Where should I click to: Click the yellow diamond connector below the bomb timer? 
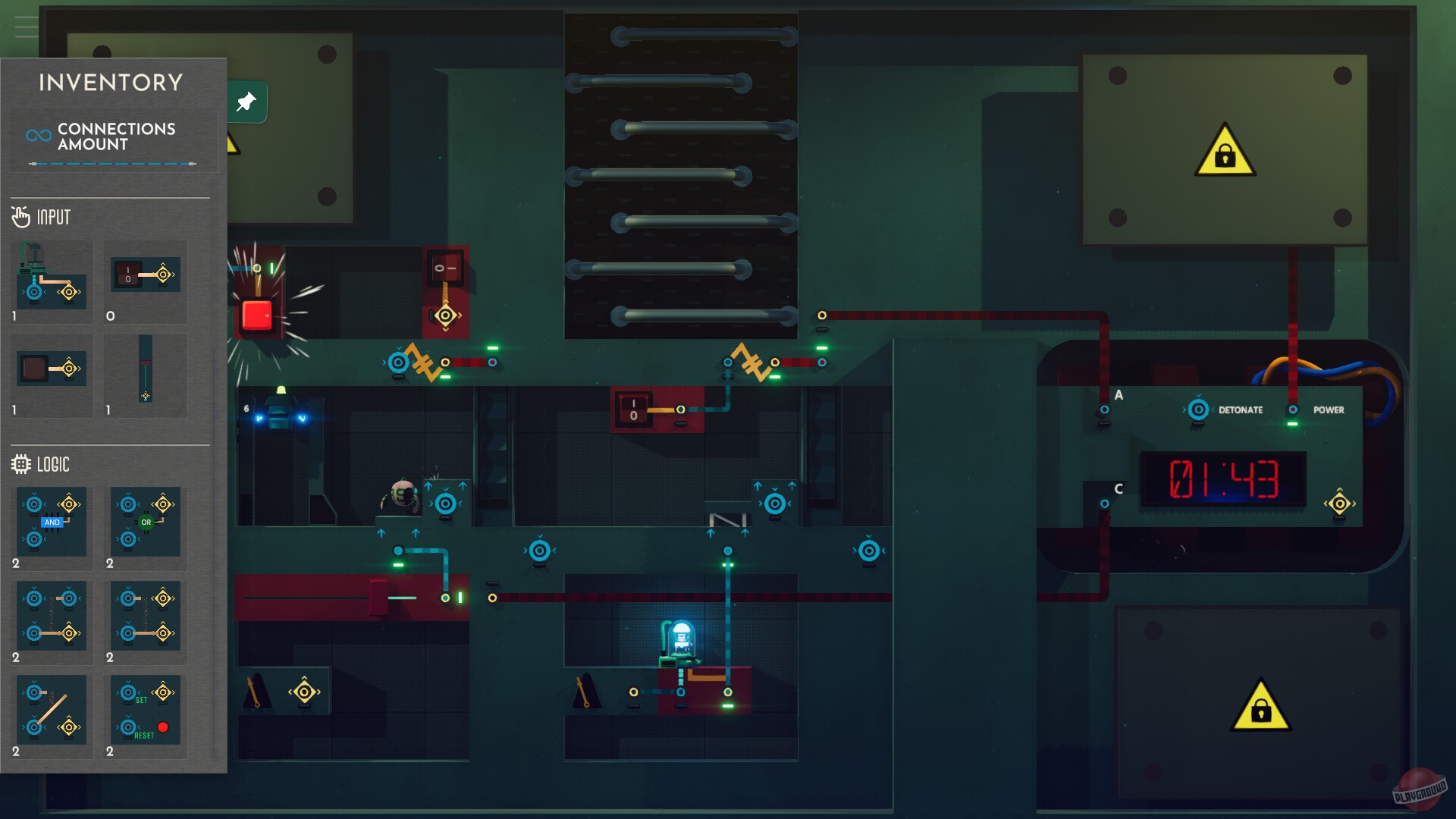(x=1340, y=502)
